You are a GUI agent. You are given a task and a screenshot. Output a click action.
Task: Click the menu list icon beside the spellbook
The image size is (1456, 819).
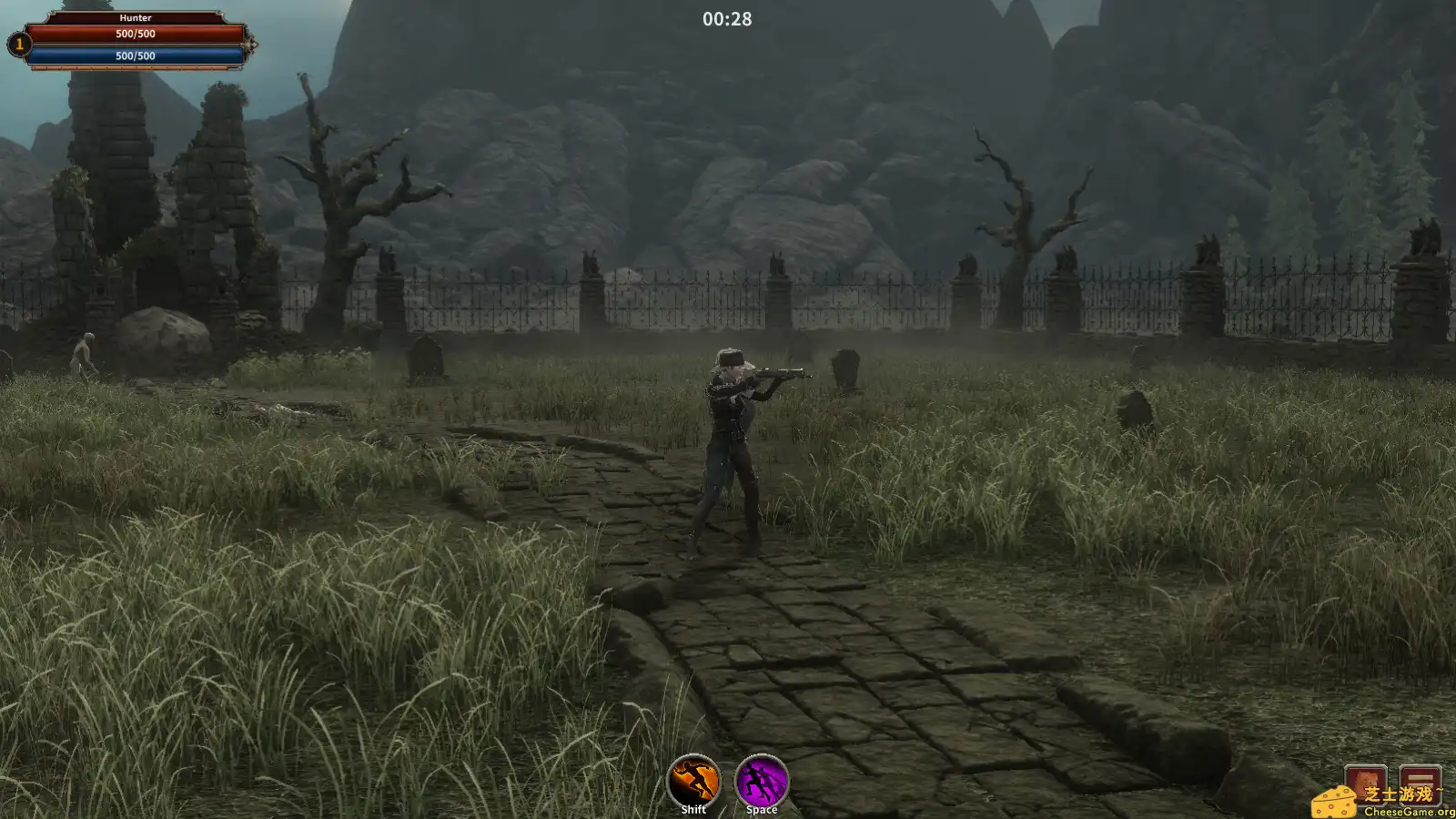[x=1420, y=785]
